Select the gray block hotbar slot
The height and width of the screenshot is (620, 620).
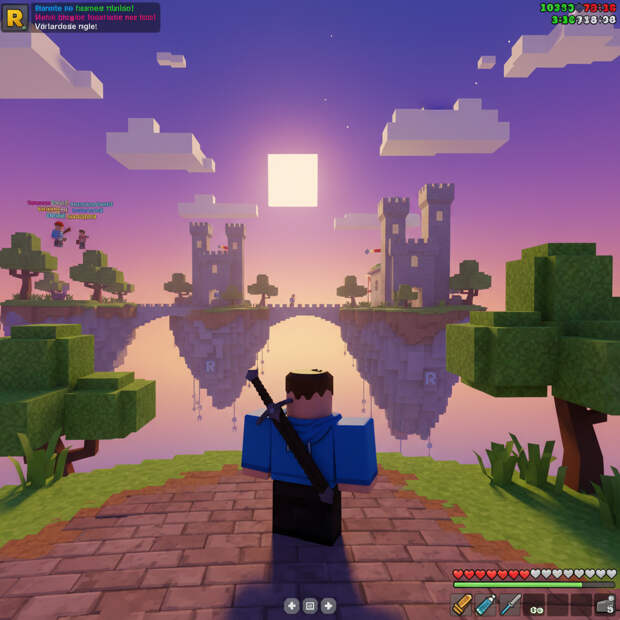click(x=604, y=604)
